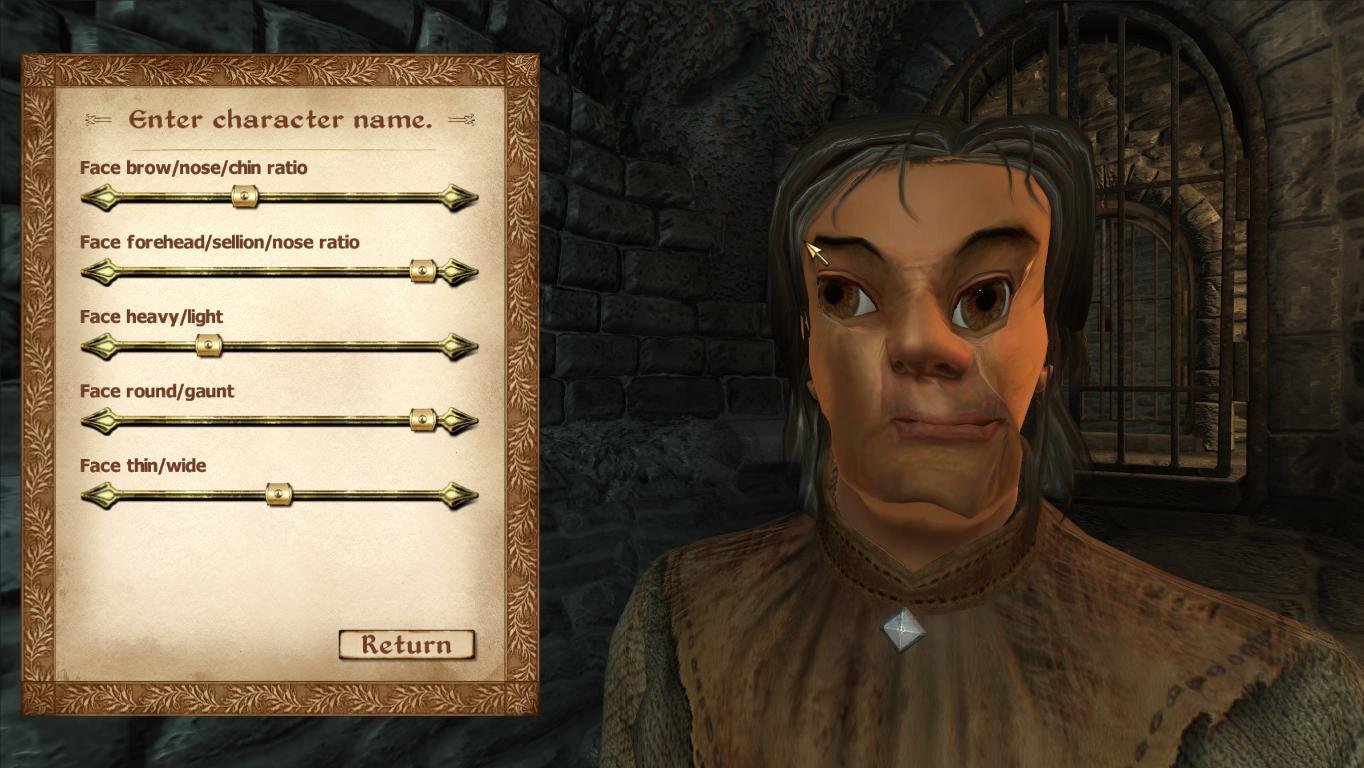Click right arrow of Face forehead/sellion/nose slider
This screenshot has height=768, width=1364.
(460, 271)
